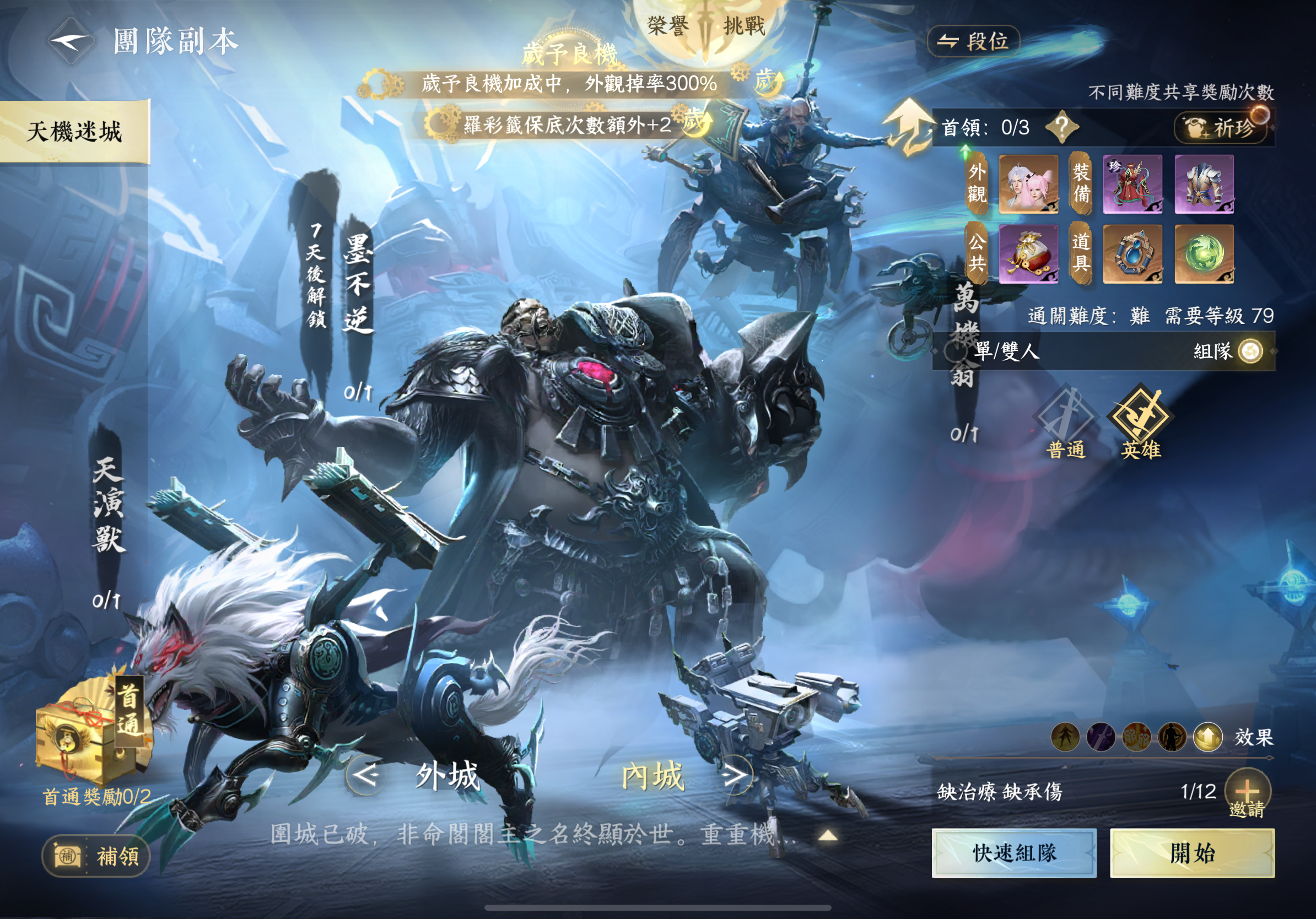
Task: Start 快速組隊 quick matchmaking
Action: pos(1014,852)
